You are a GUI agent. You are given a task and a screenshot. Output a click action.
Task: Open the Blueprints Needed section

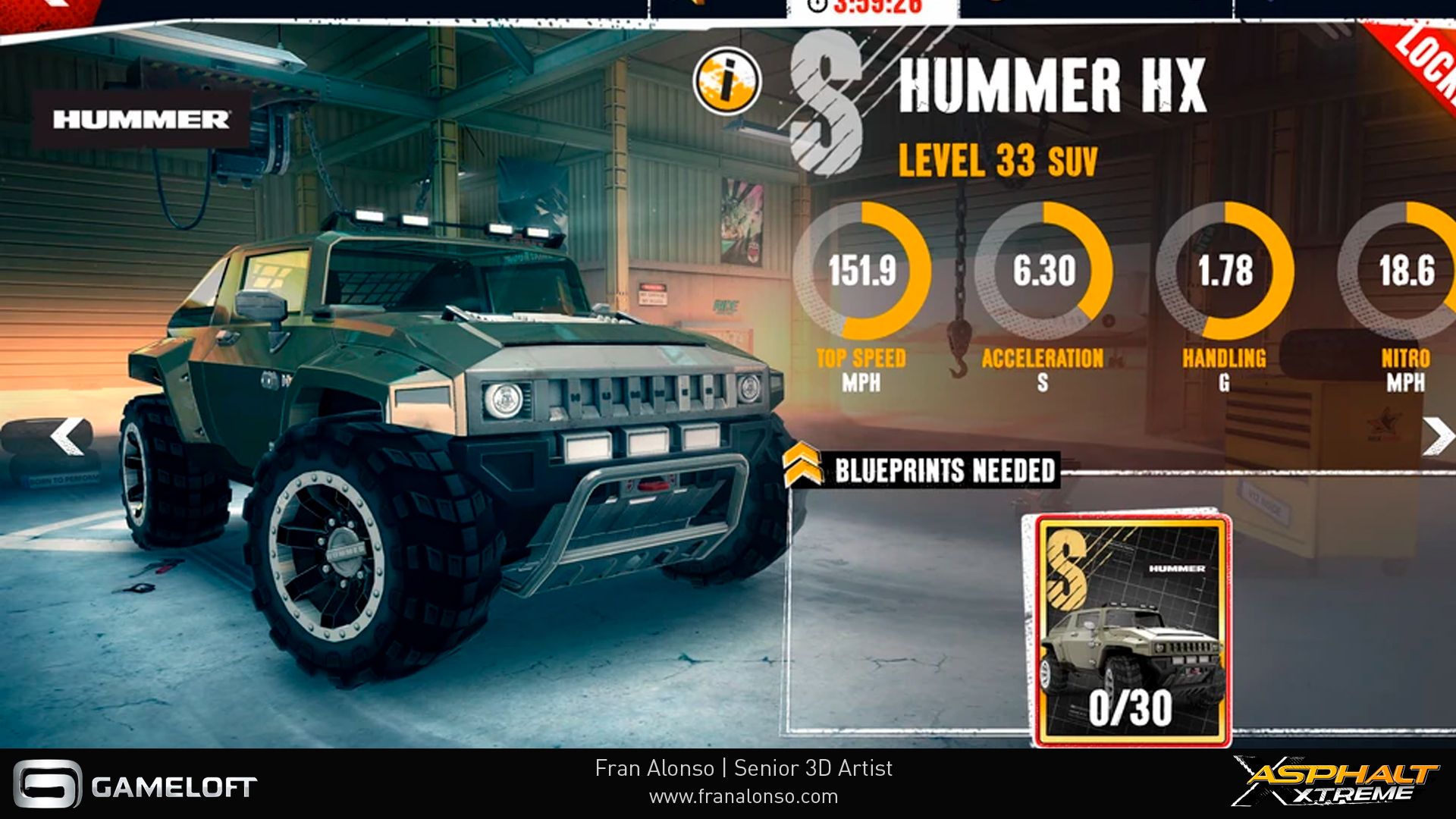(943, 470)
